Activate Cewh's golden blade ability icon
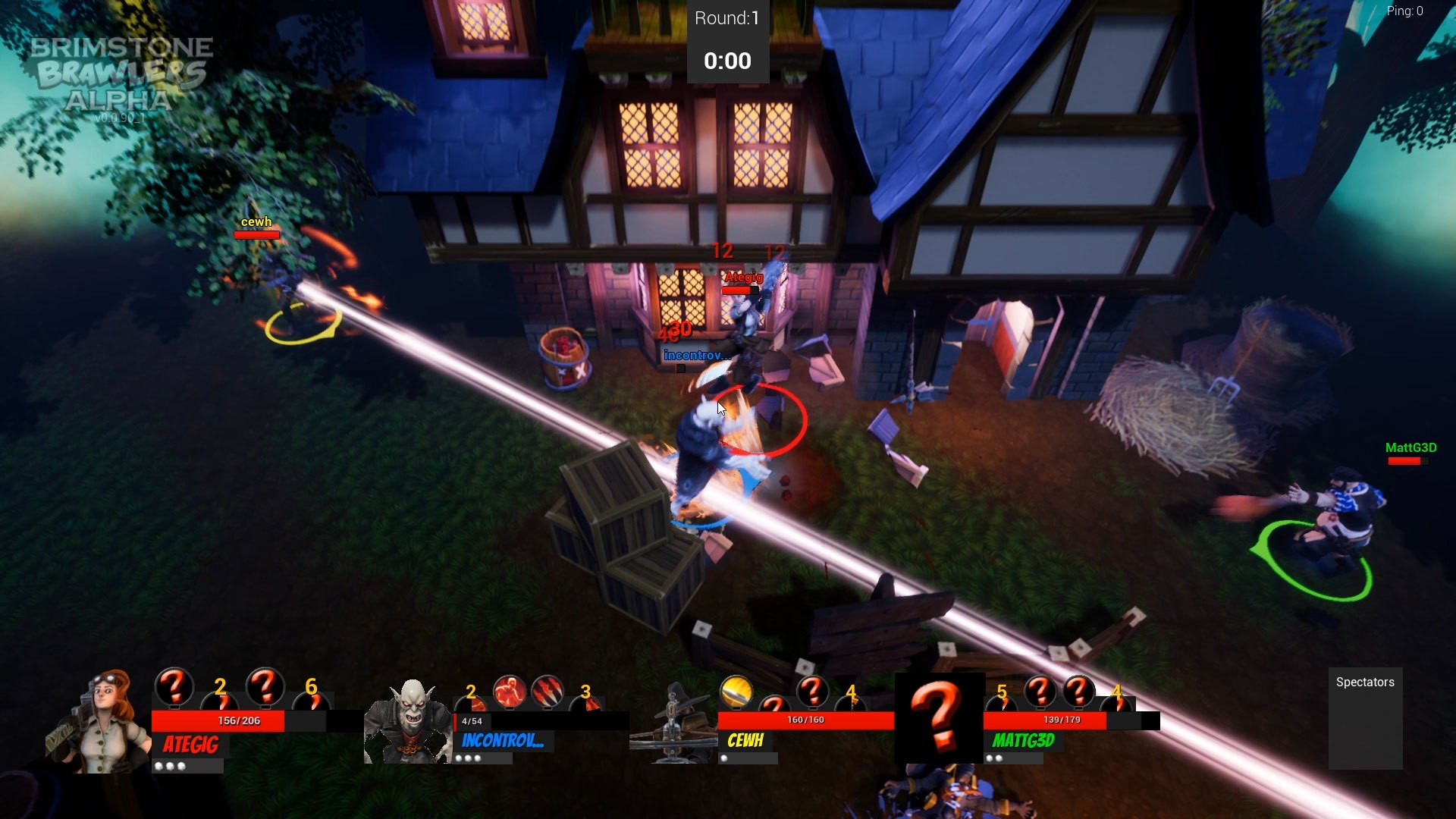 click(736, 691)
